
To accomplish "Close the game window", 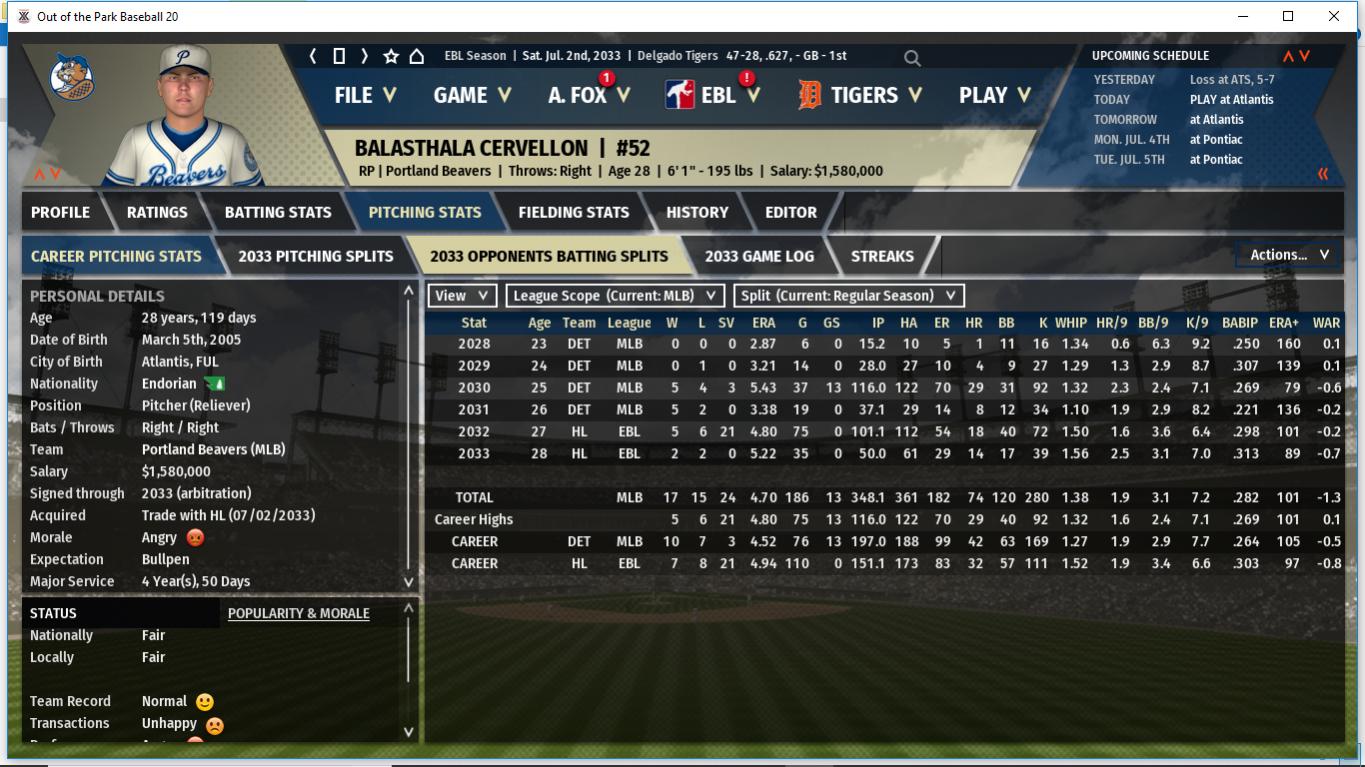I will coord(1333,16).
